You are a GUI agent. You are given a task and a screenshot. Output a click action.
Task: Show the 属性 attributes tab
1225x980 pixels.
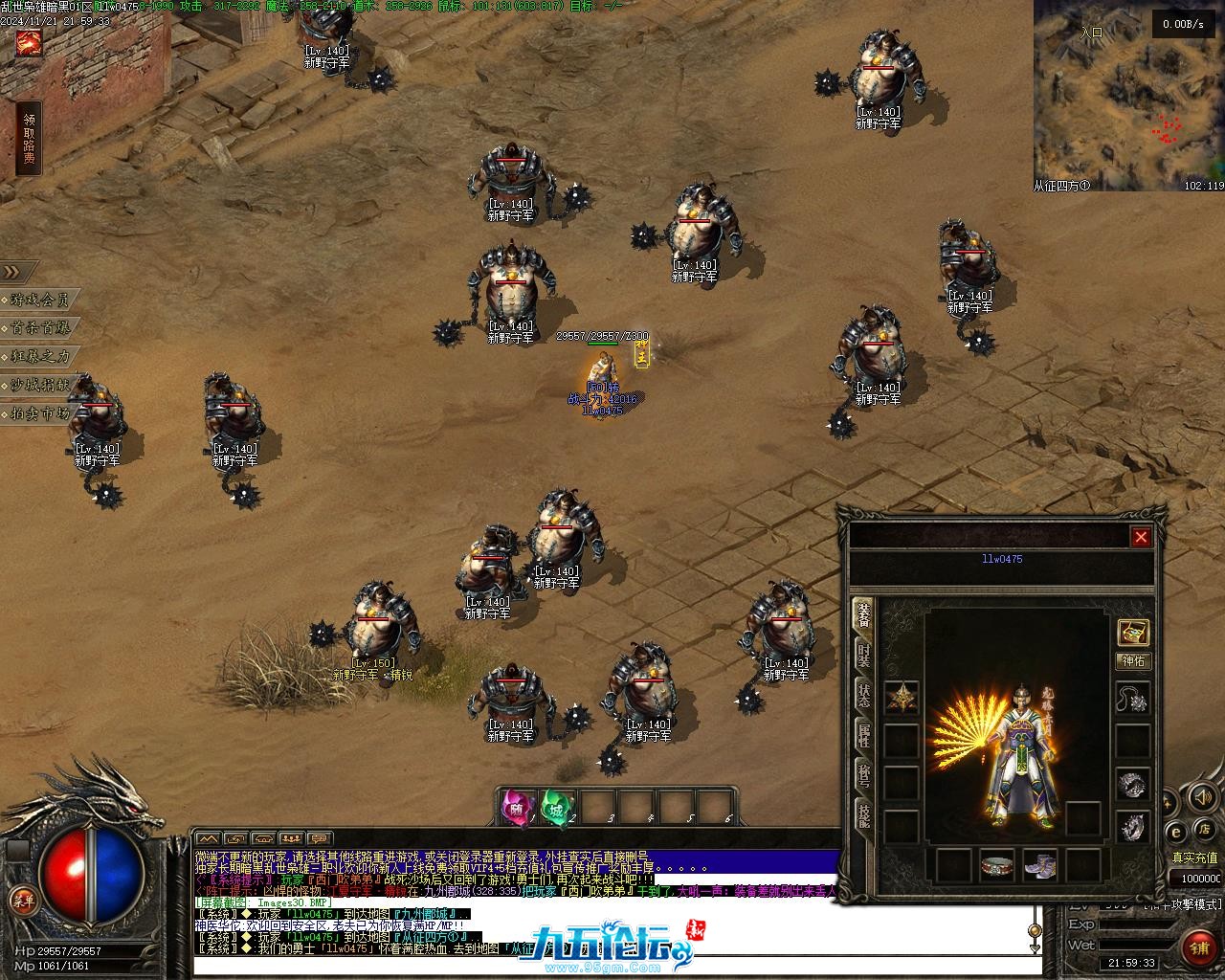(x=863, y=736)
